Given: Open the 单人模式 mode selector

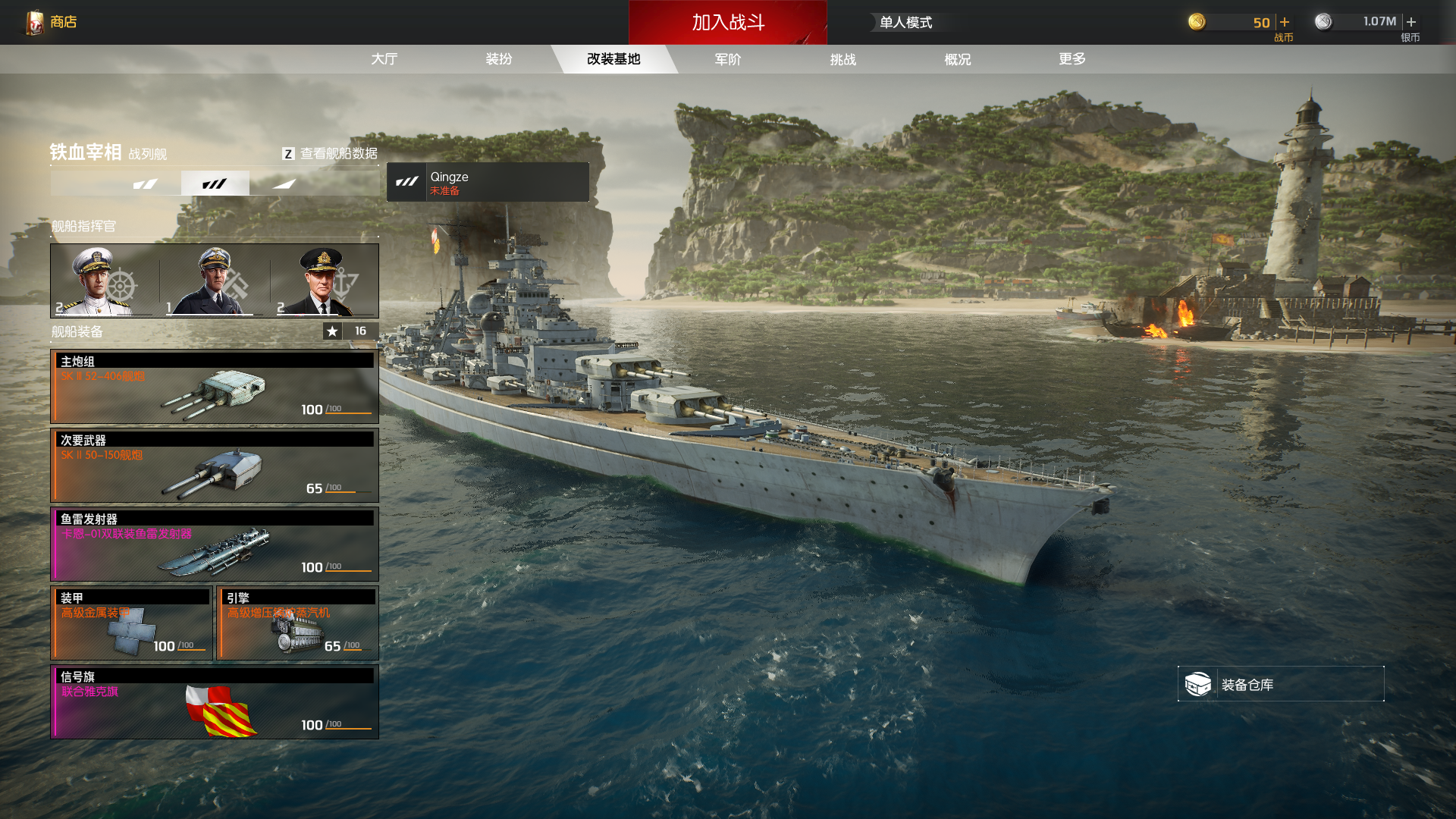Looking at the screenshot, I should point(905,23).
